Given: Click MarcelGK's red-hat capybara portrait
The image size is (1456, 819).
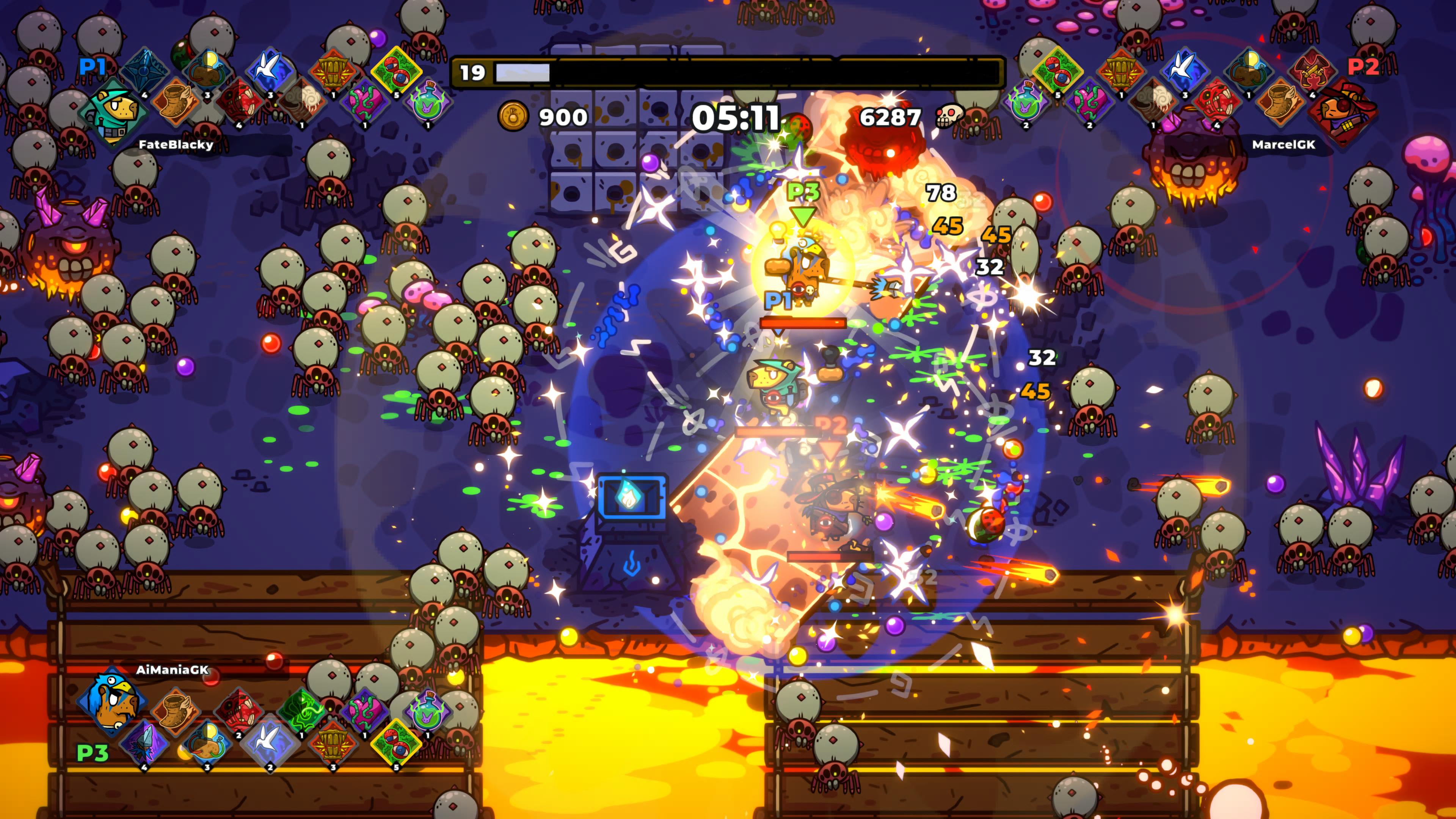Looking at the screenshot, I should 1343,115.
